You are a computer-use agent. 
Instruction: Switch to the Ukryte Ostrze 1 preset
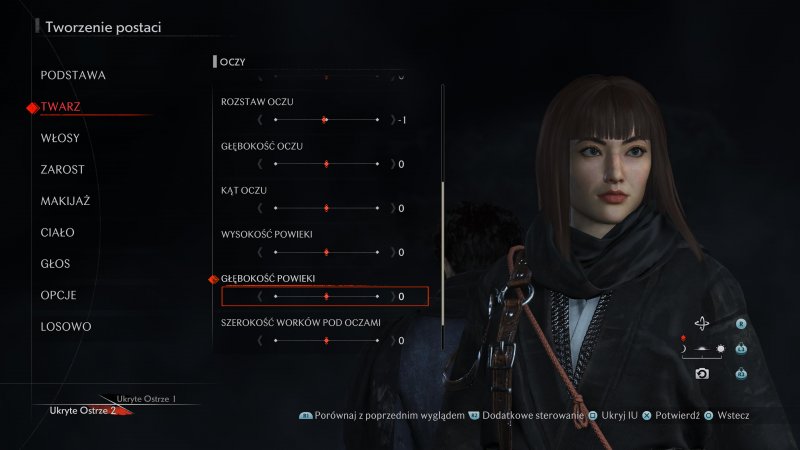coord(146,399)
